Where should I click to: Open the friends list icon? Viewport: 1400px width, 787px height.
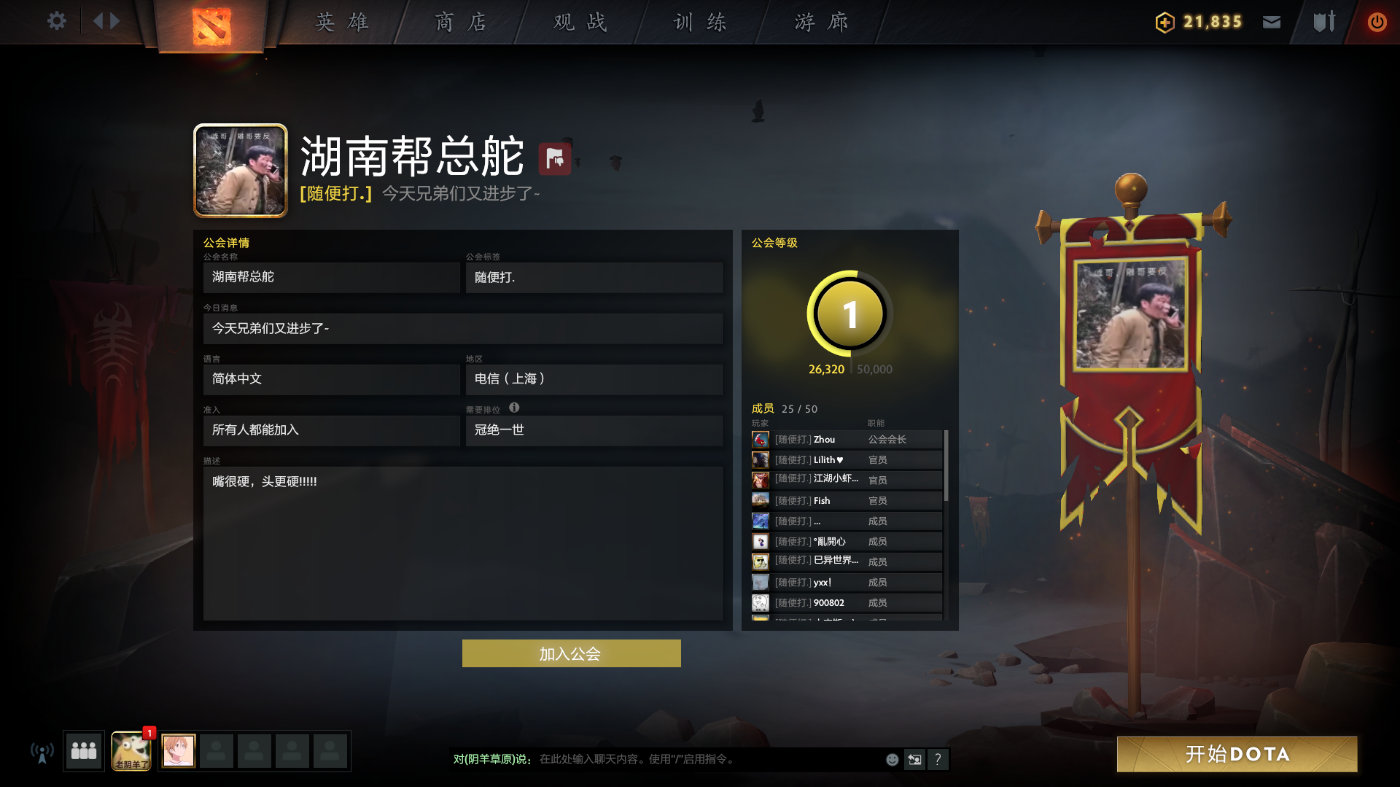84,751
